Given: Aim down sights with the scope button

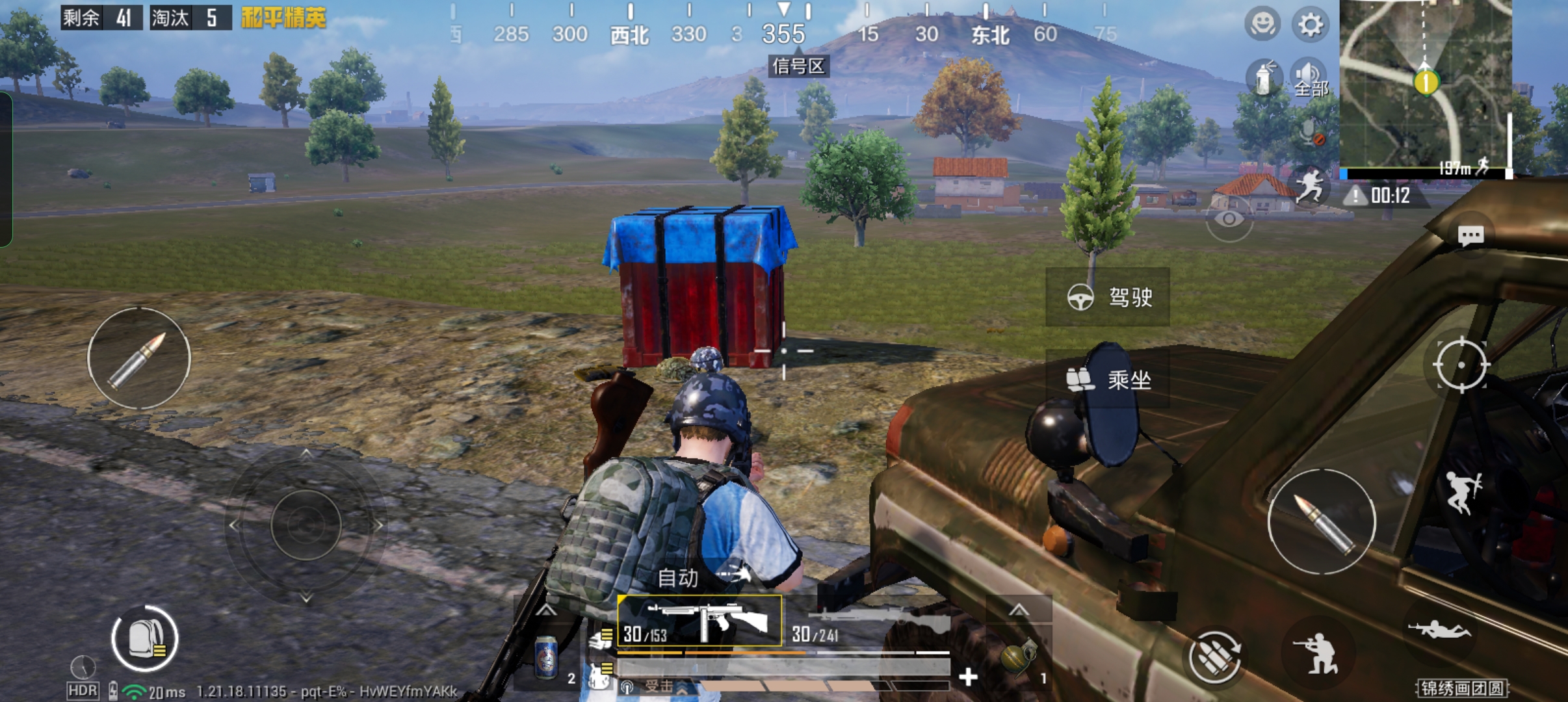Looking at the screenshot, I should point(1461,365).
